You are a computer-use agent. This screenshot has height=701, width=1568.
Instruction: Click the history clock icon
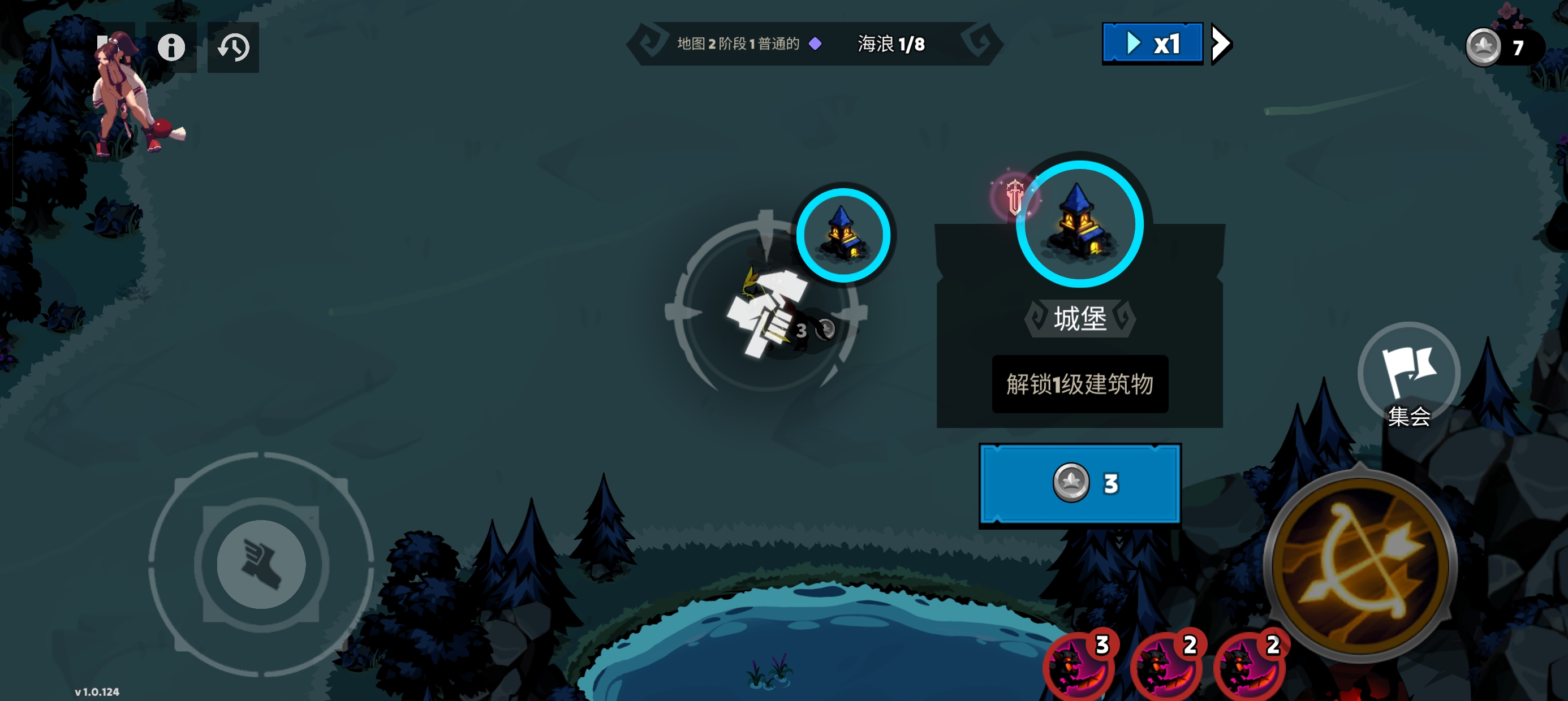[233, 47]
